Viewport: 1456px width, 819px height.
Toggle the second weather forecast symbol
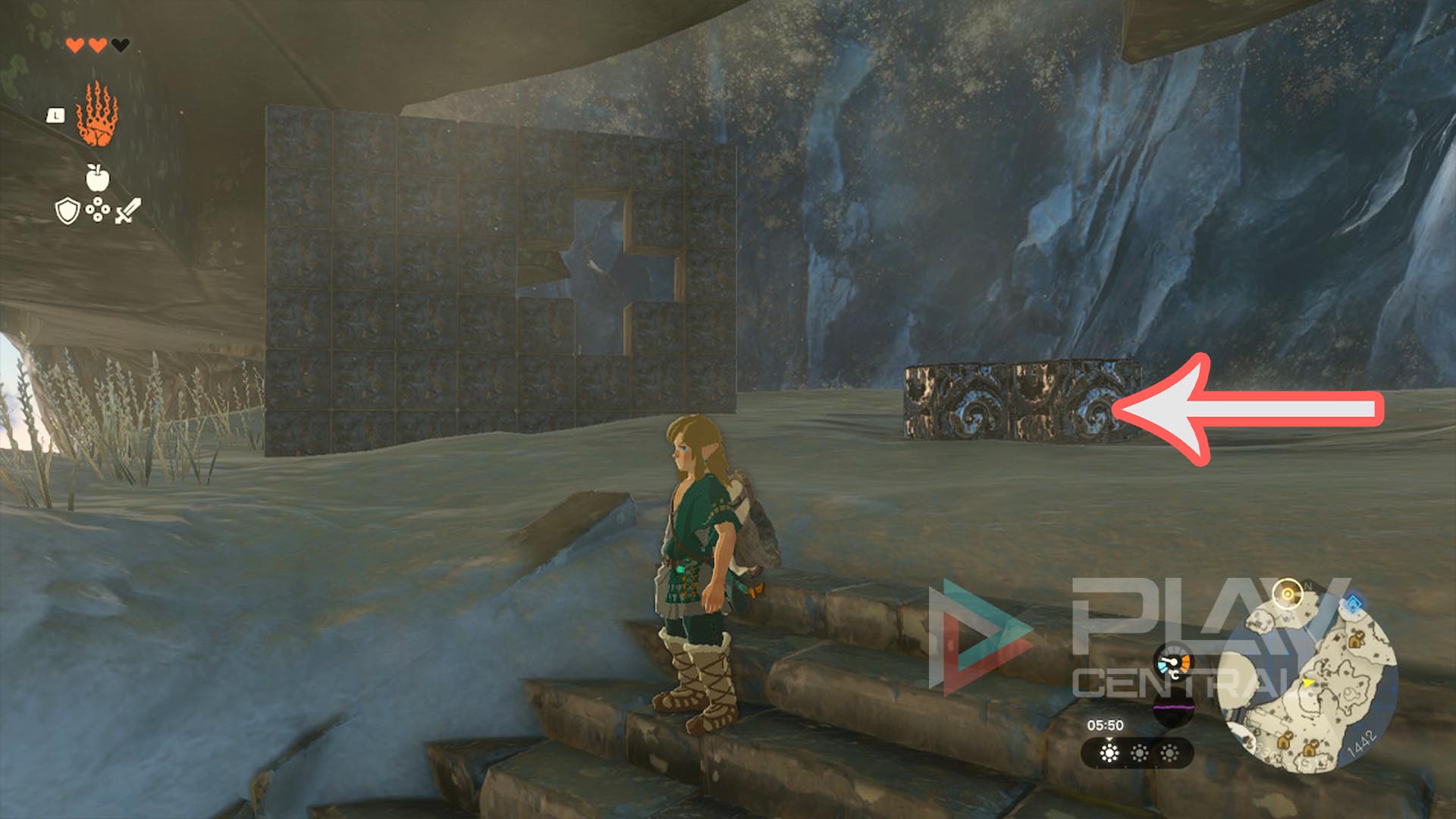[1140, 754]
